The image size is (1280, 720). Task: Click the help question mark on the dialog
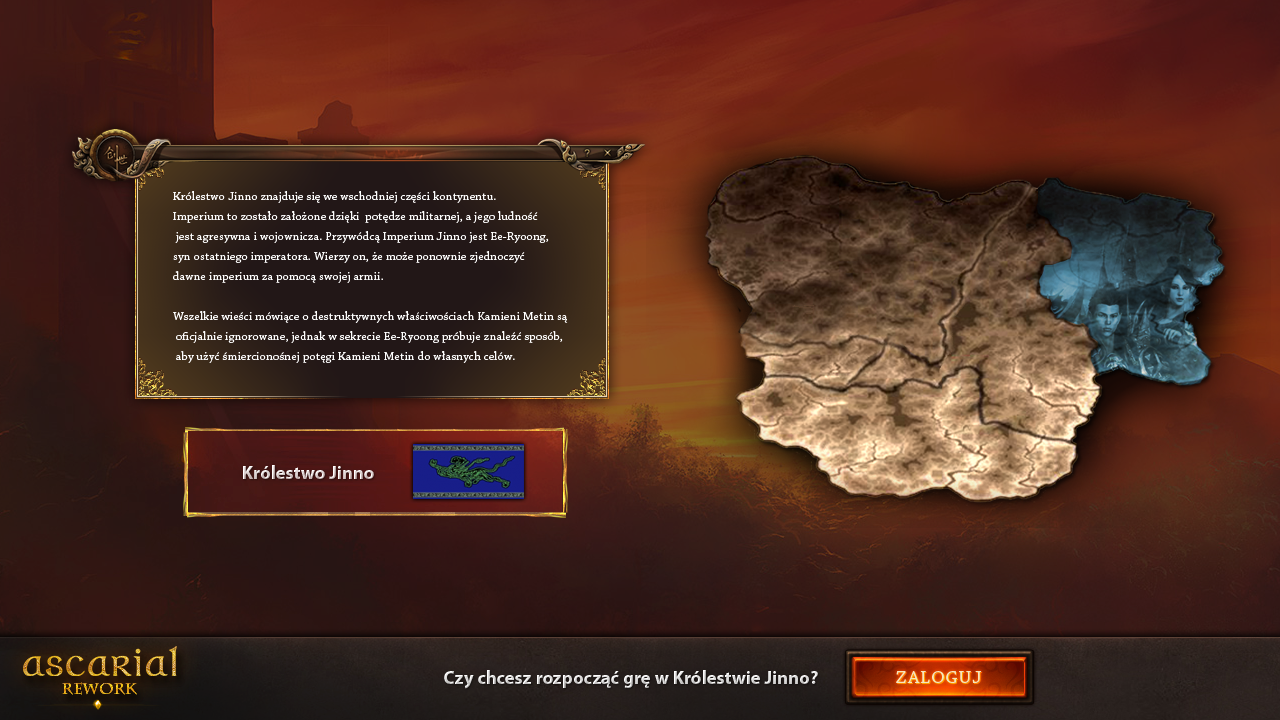pos(587,152)
